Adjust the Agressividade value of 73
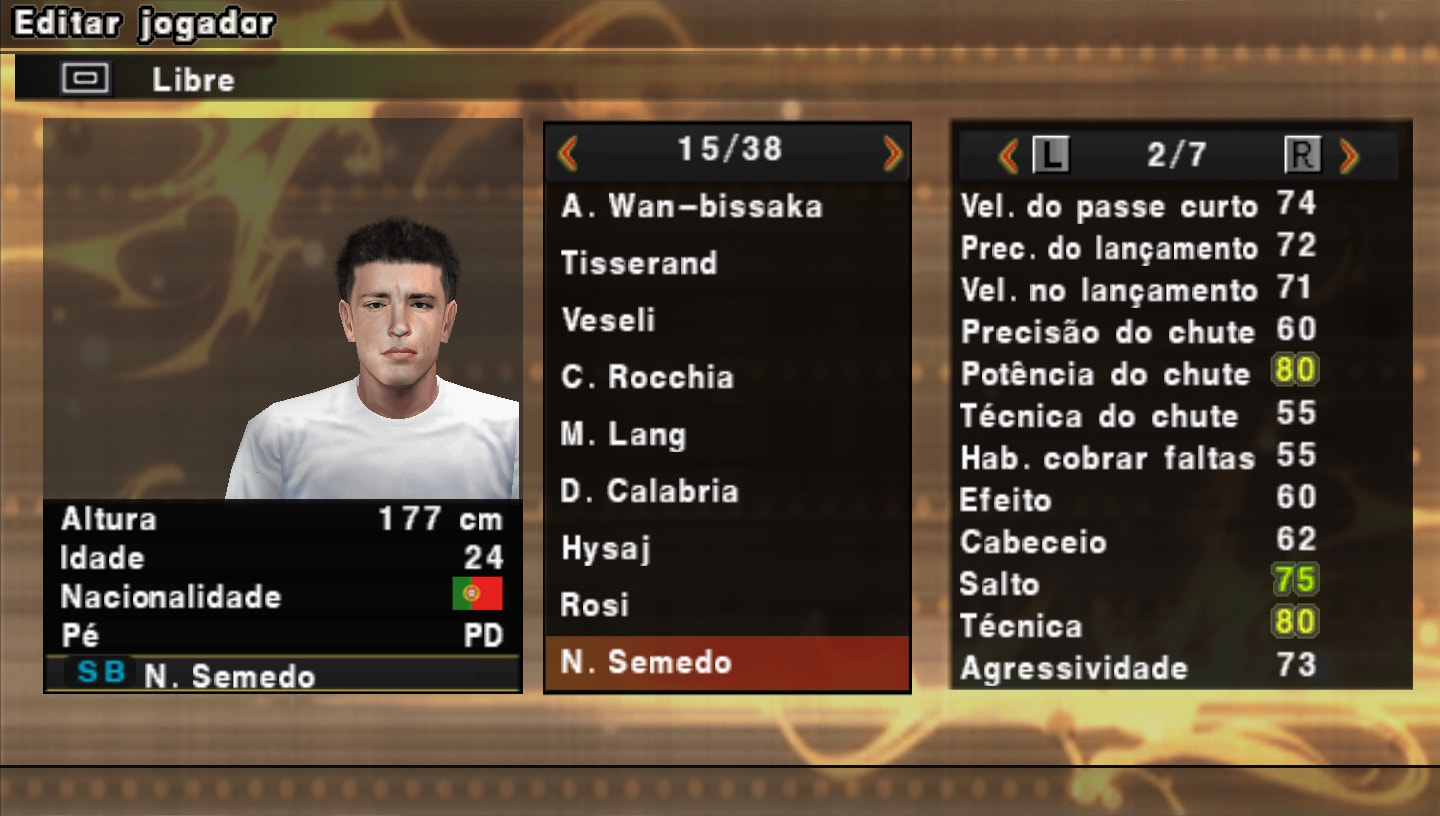1440x816 pixels. tap(1294, 667)
